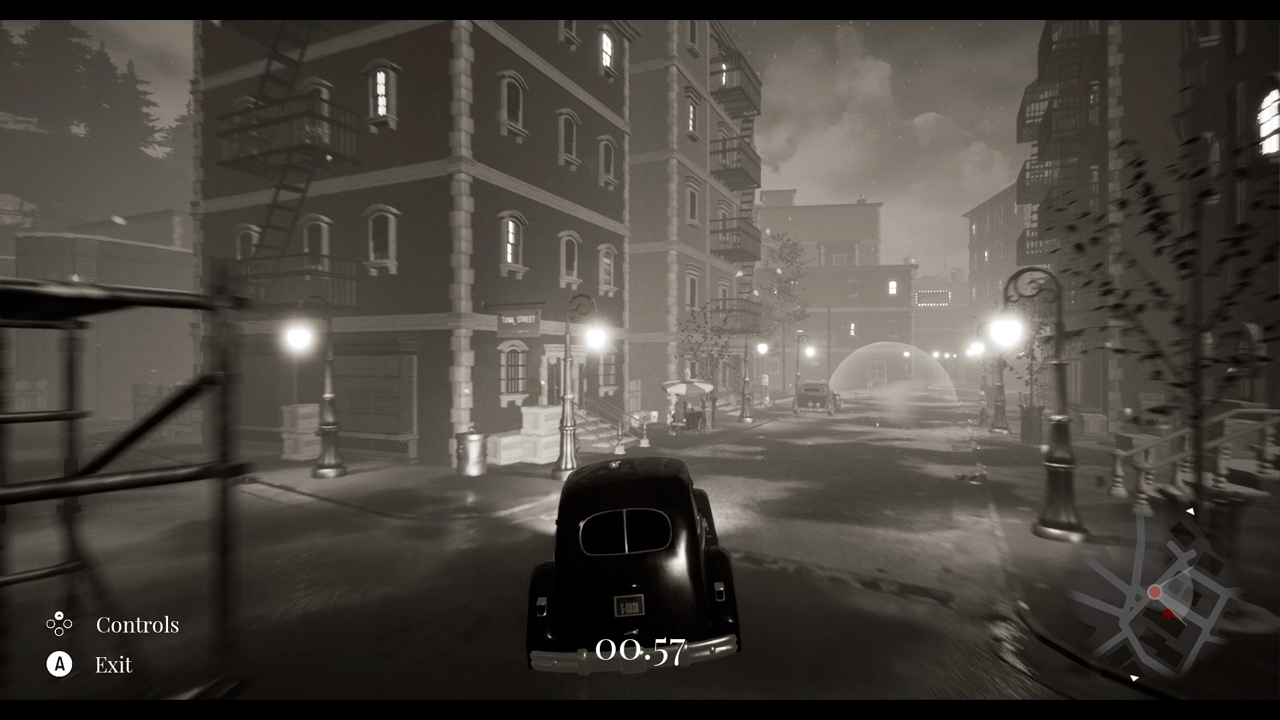Select the direction cone on the minimap
Screen dimensions: 1280x720
(x=1175, y=596)
